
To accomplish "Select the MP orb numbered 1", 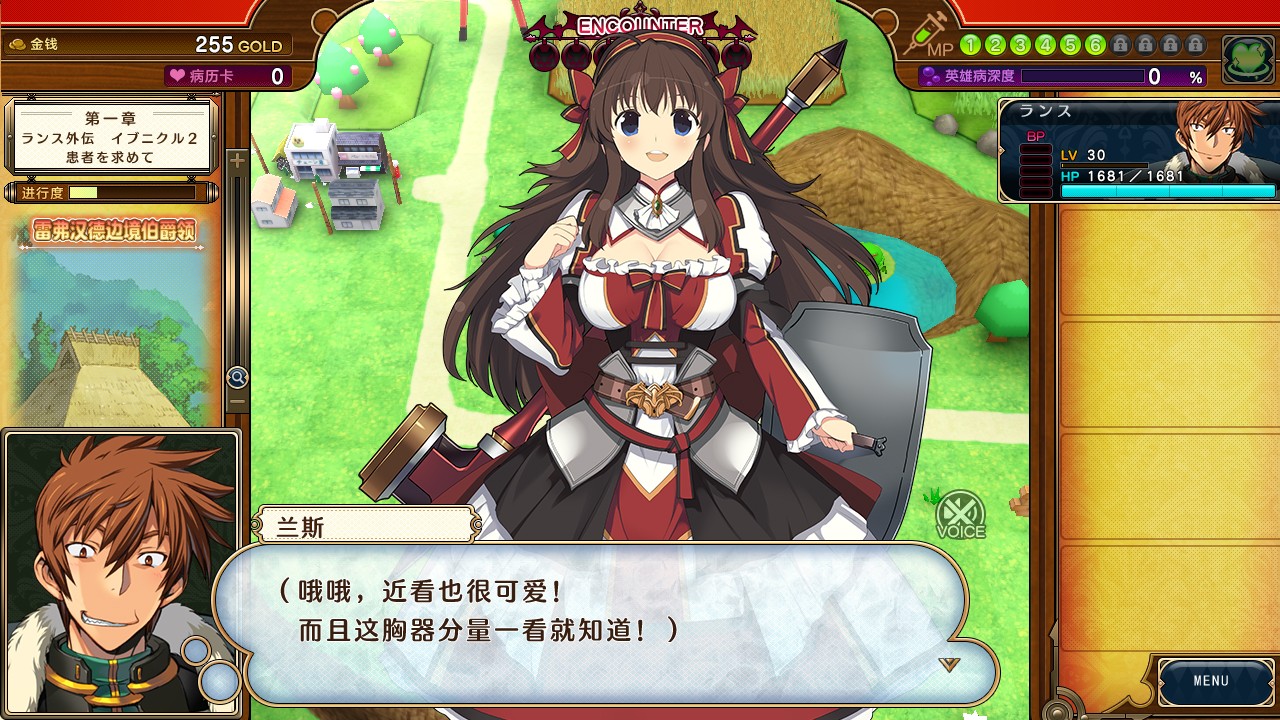I will [970, 45].
